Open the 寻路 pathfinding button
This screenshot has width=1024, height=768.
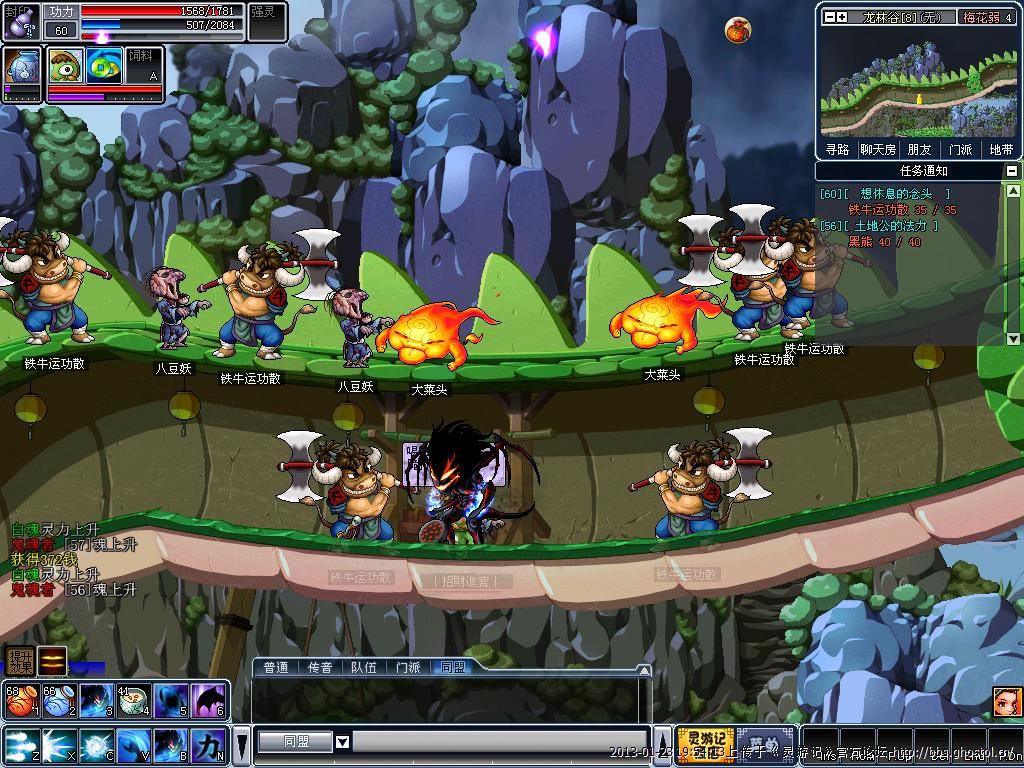tap(837, 149)
